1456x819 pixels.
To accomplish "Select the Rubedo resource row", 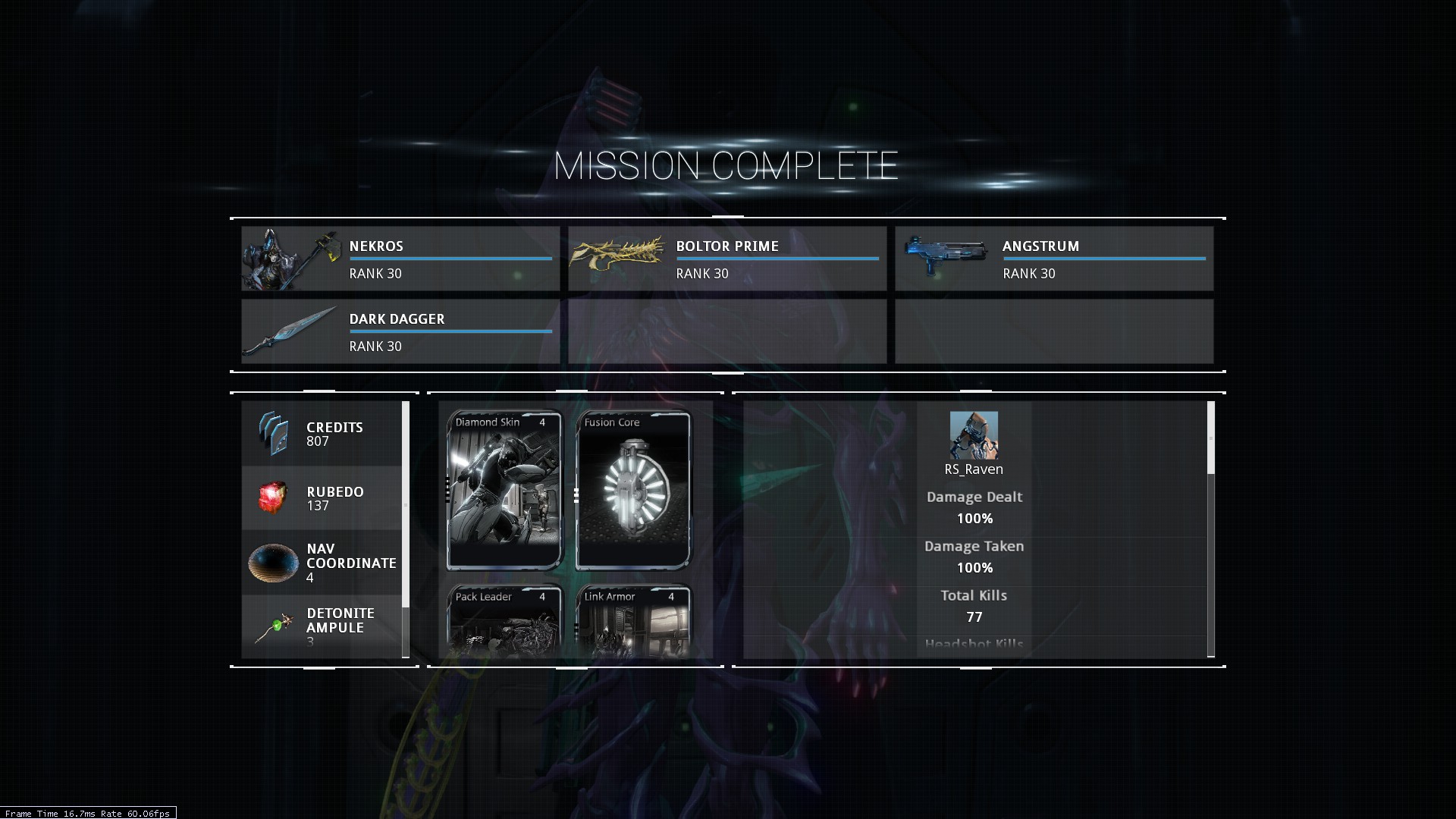I will 322,498.
